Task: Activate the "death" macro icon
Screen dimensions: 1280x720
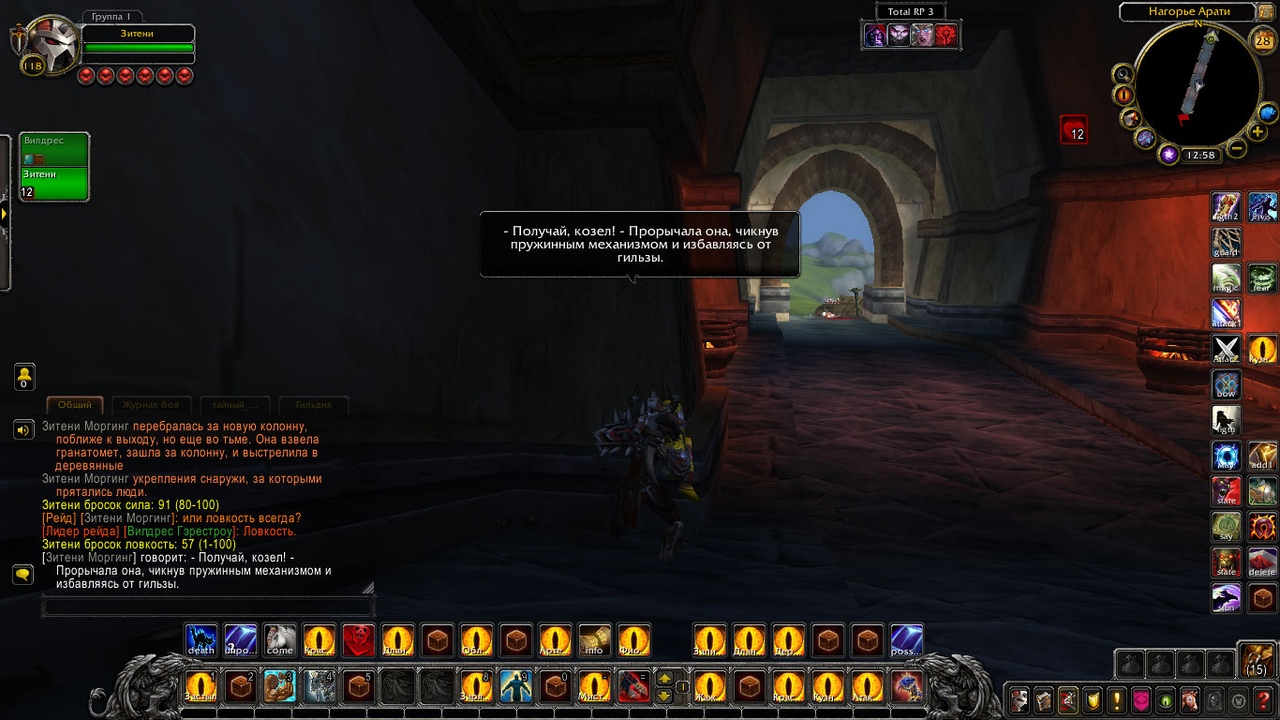Action: point(201,640)
